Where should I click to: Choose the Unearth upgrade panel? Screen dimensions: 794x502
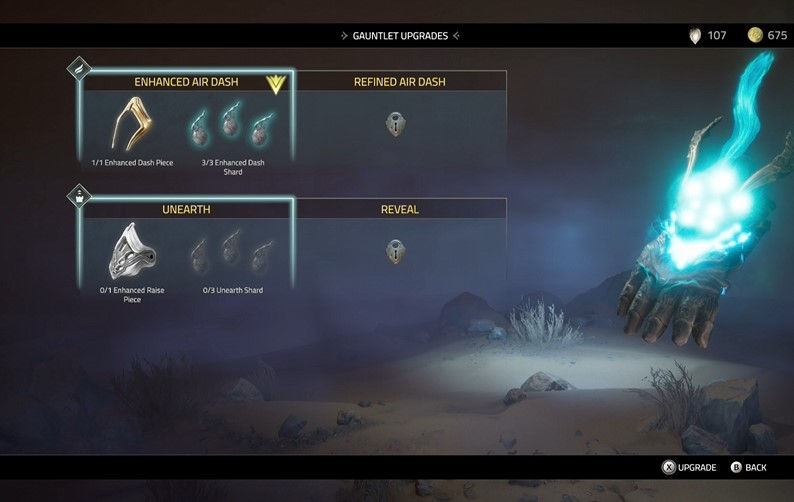(x=186, y=210)
